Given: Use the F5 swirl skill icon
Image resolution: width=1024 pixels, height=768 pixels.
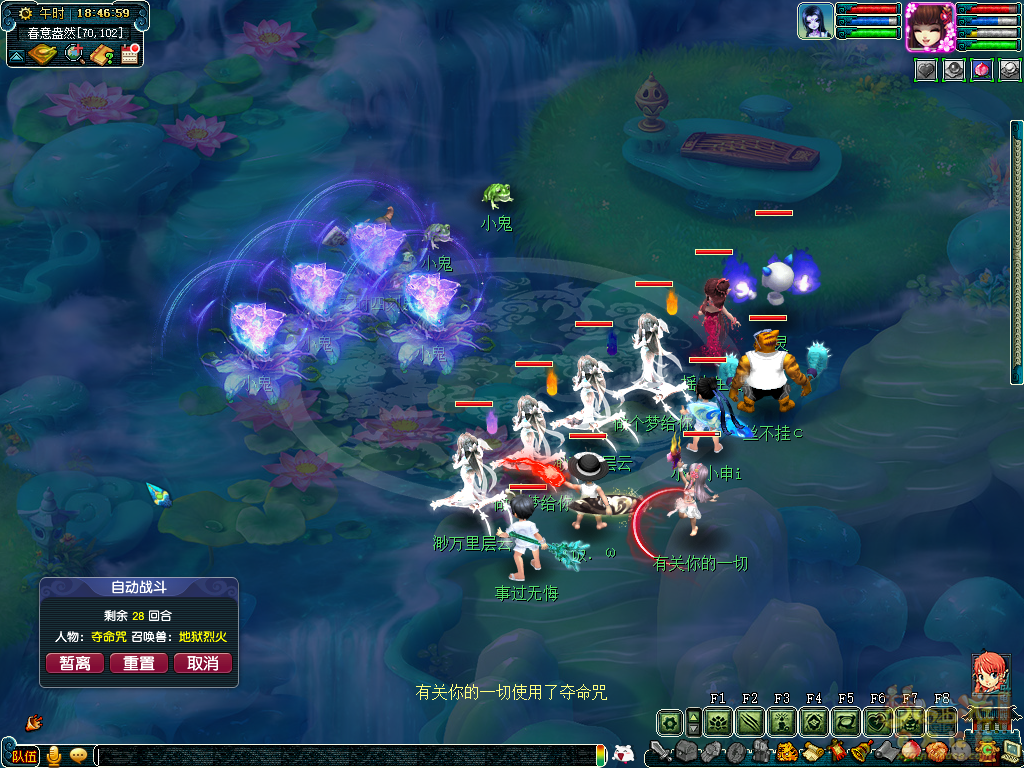Looking at the screenshot, I should pyautogui.click(x=846, y=721).
